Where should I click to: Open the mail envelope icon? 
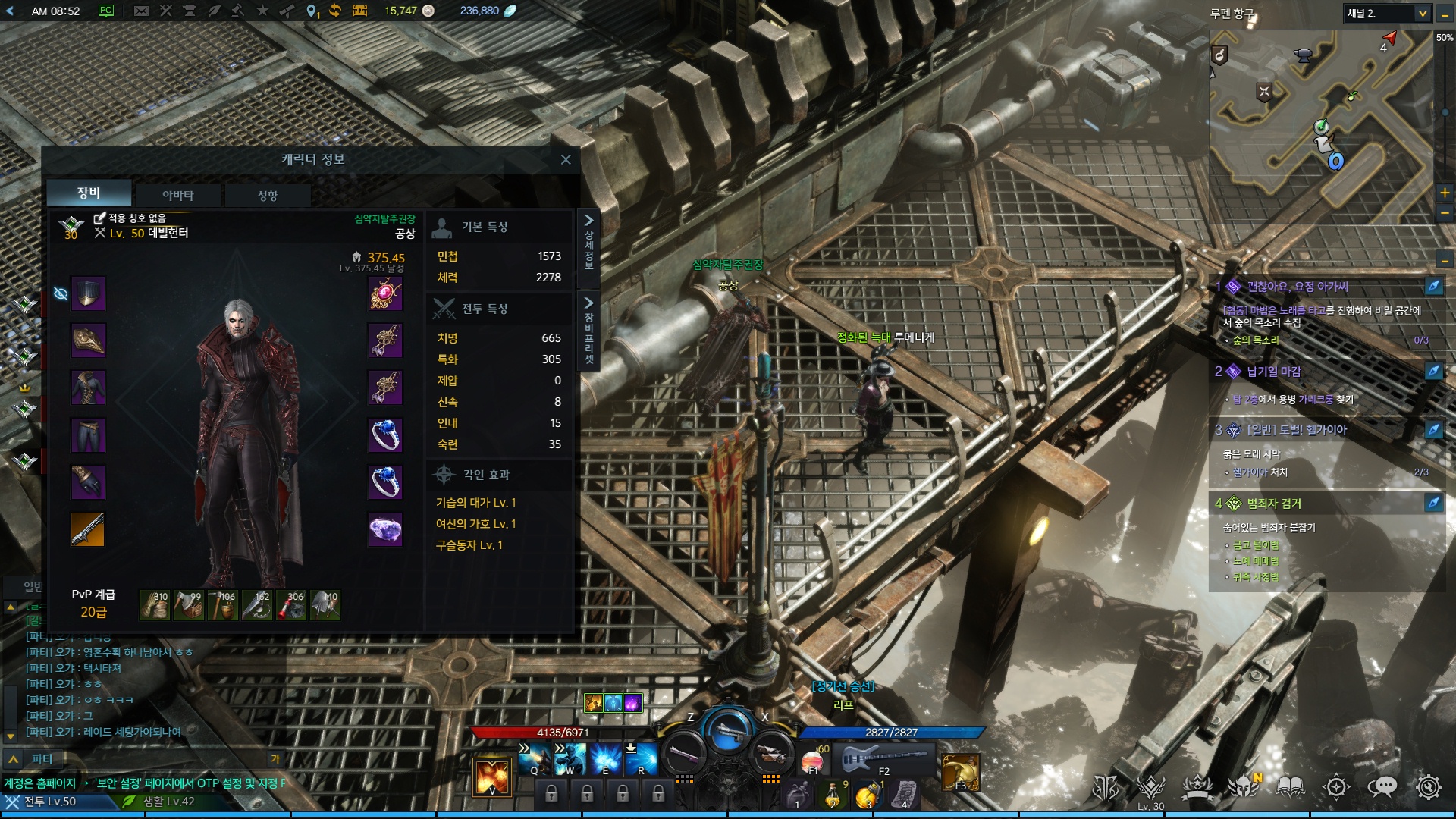pos(141,11)
